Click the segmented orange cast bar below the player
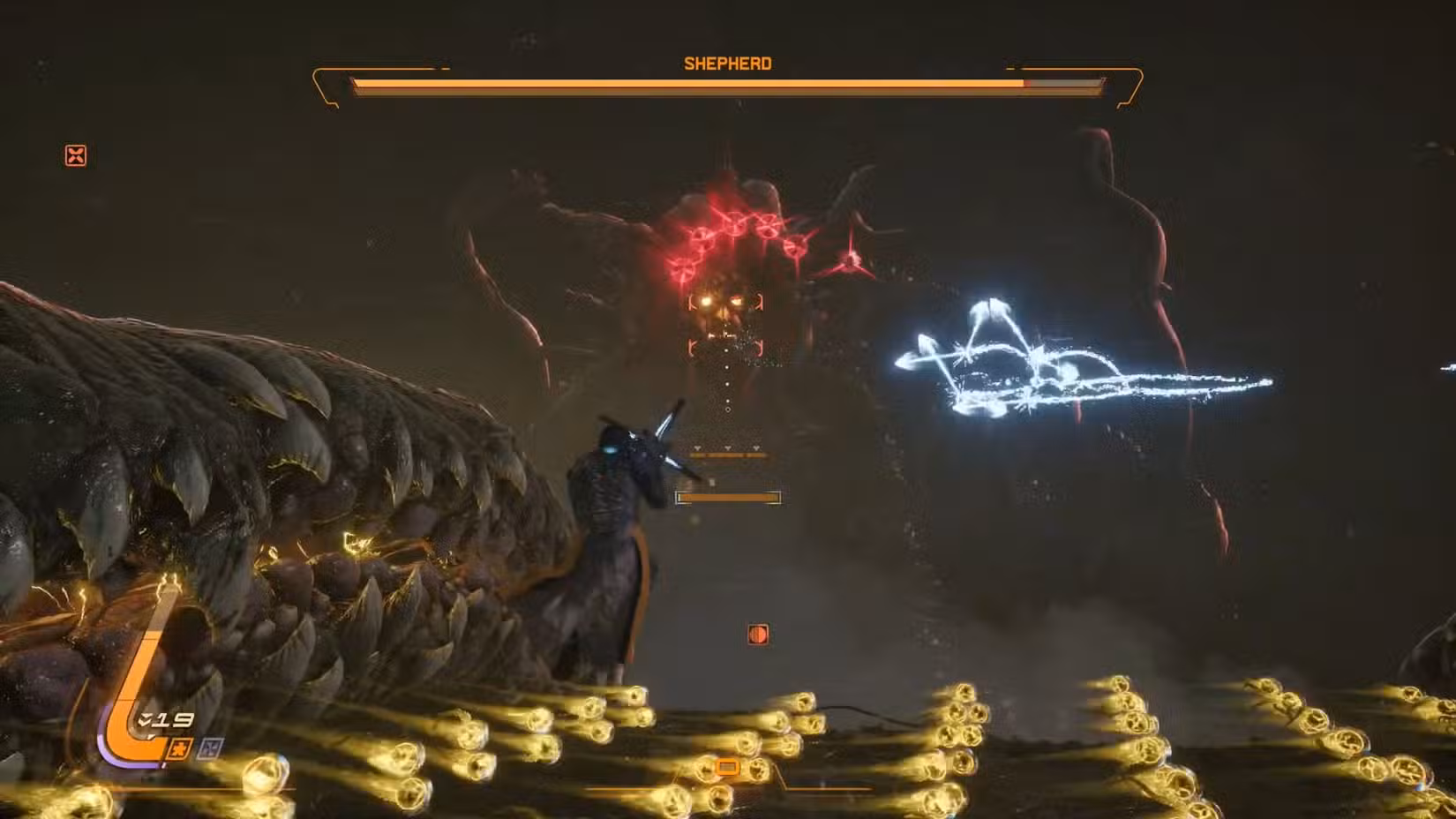 pos(728,498)
